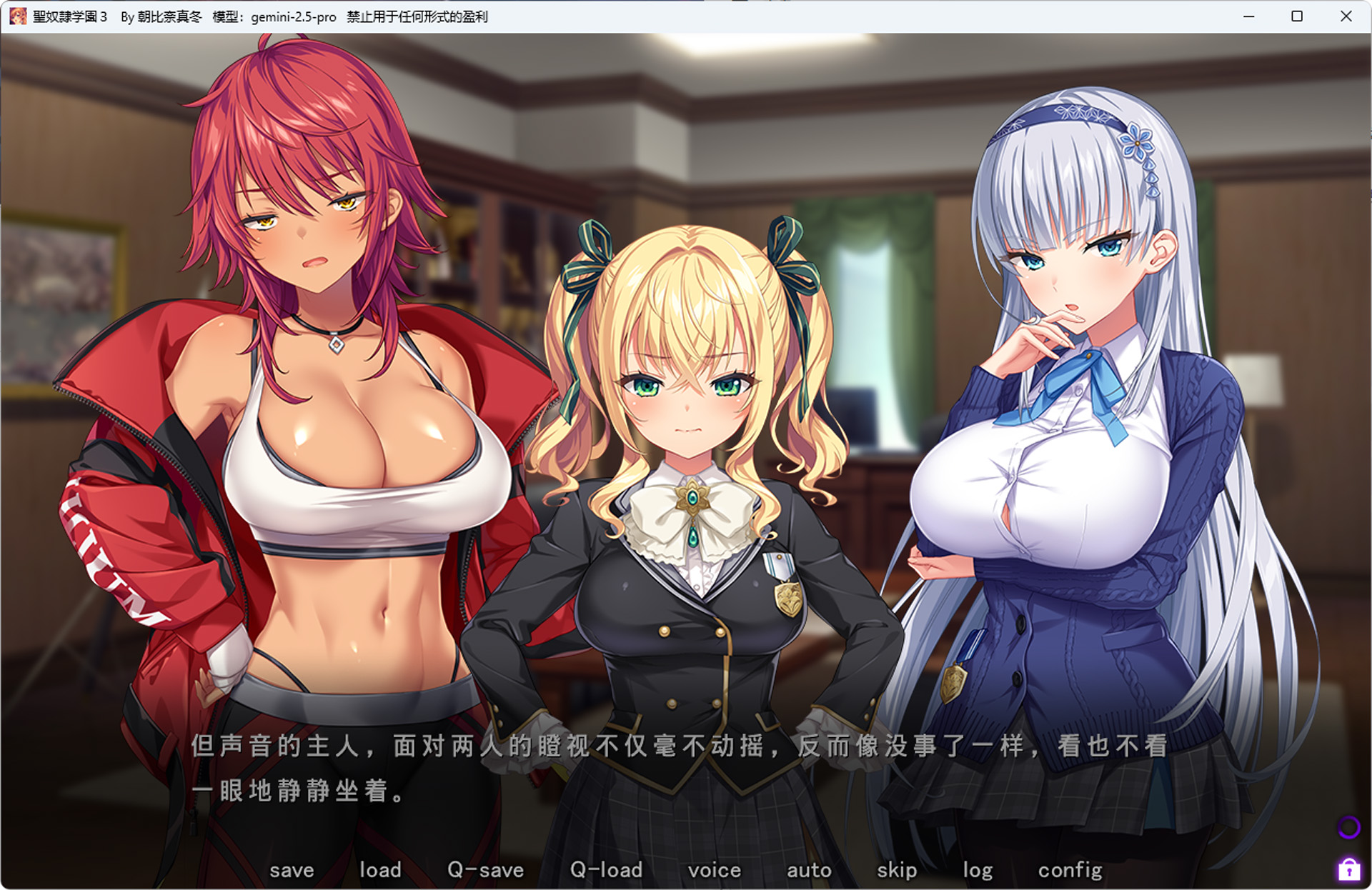Activate skip mode
1372x890 pixels.
[x=897, y=869]
